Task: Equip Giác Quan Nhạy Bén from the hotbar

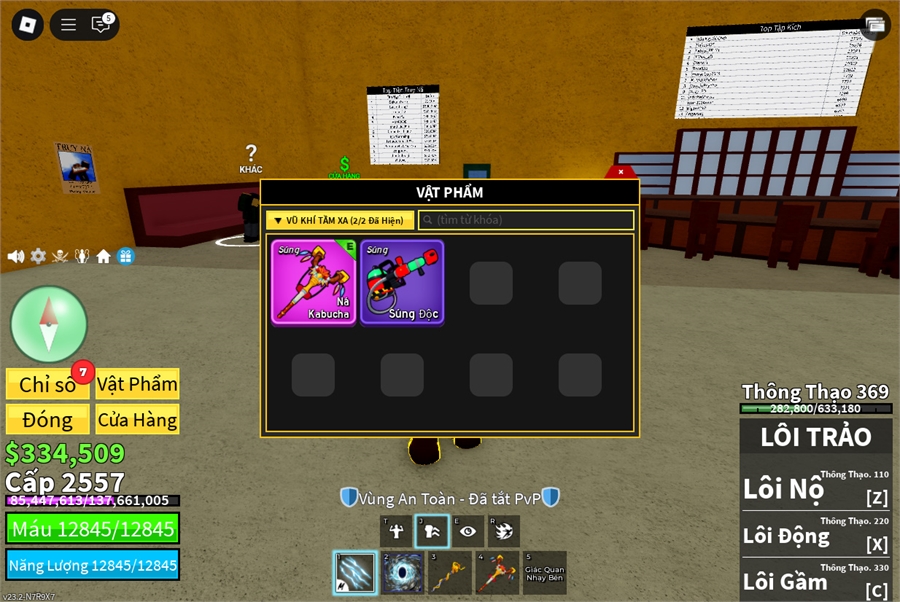Action: click(545, 573)
